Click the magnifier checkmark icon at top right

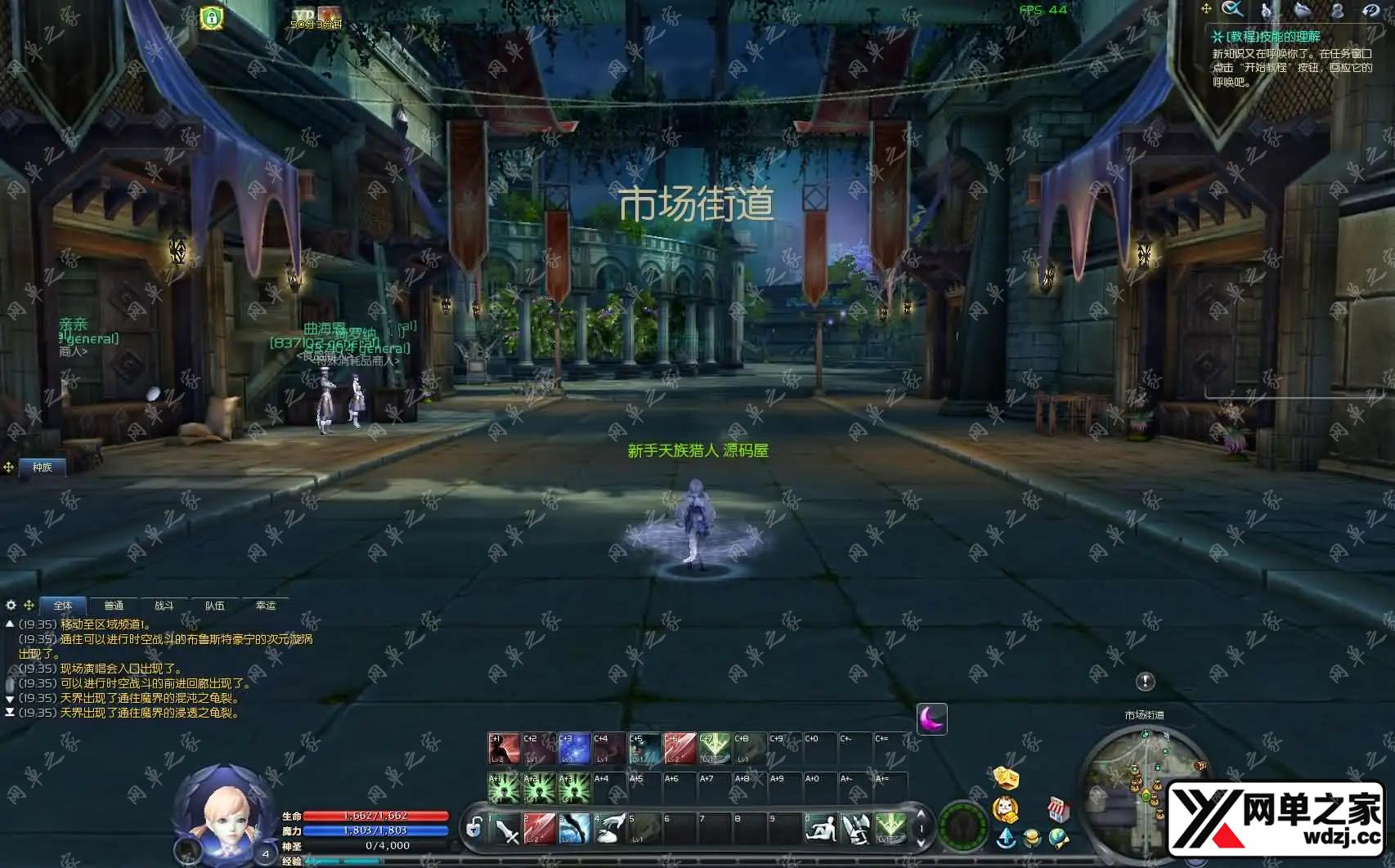pos(1231,10)
